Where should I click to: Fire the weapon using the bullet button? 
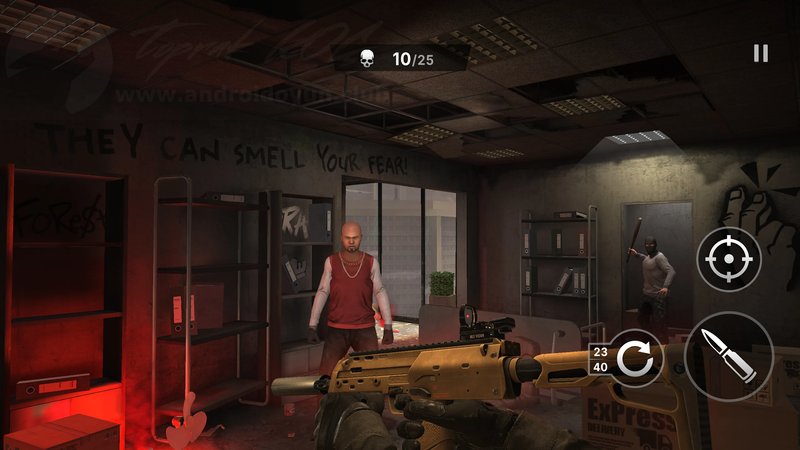pos(729,357)
